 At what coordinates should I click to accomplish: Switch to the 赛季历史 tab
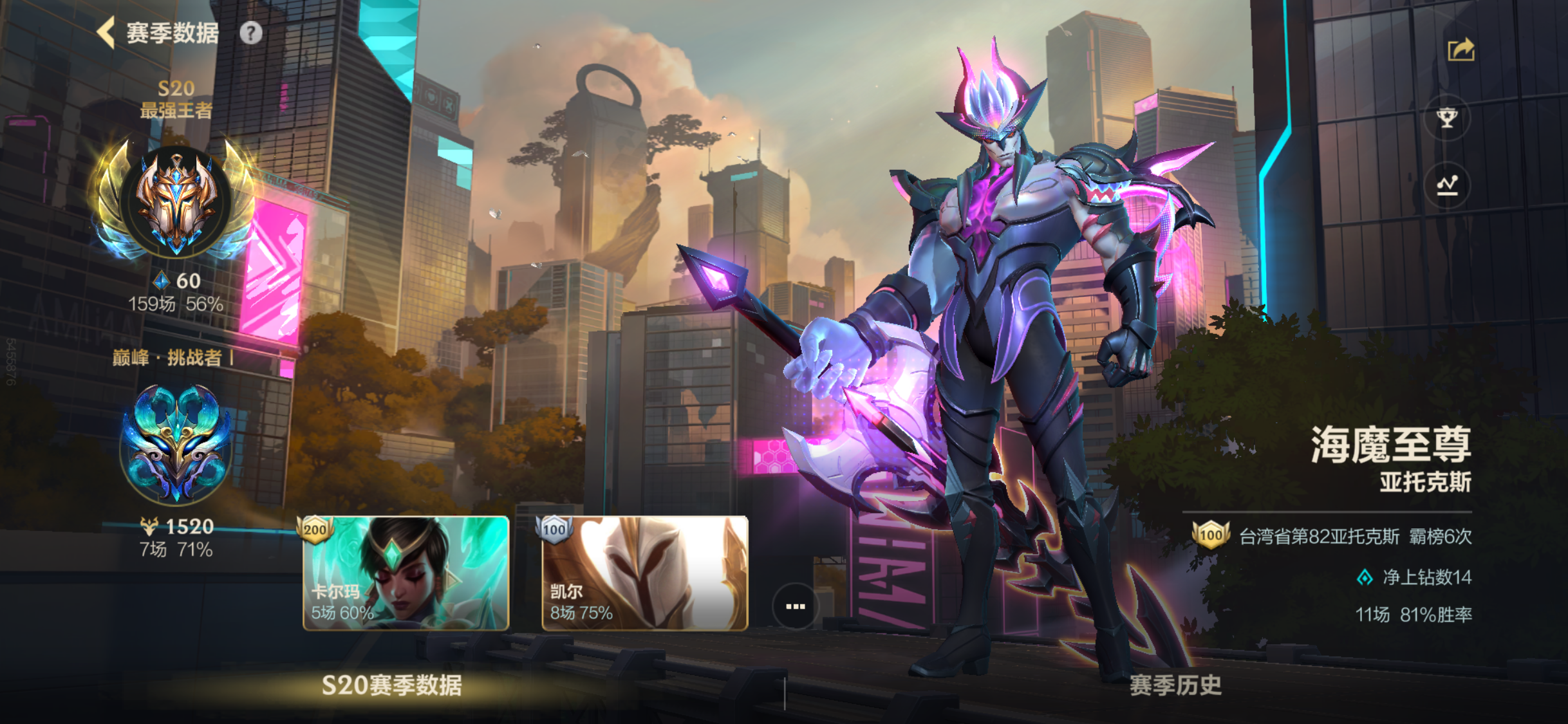click(x=1175, y=685)
